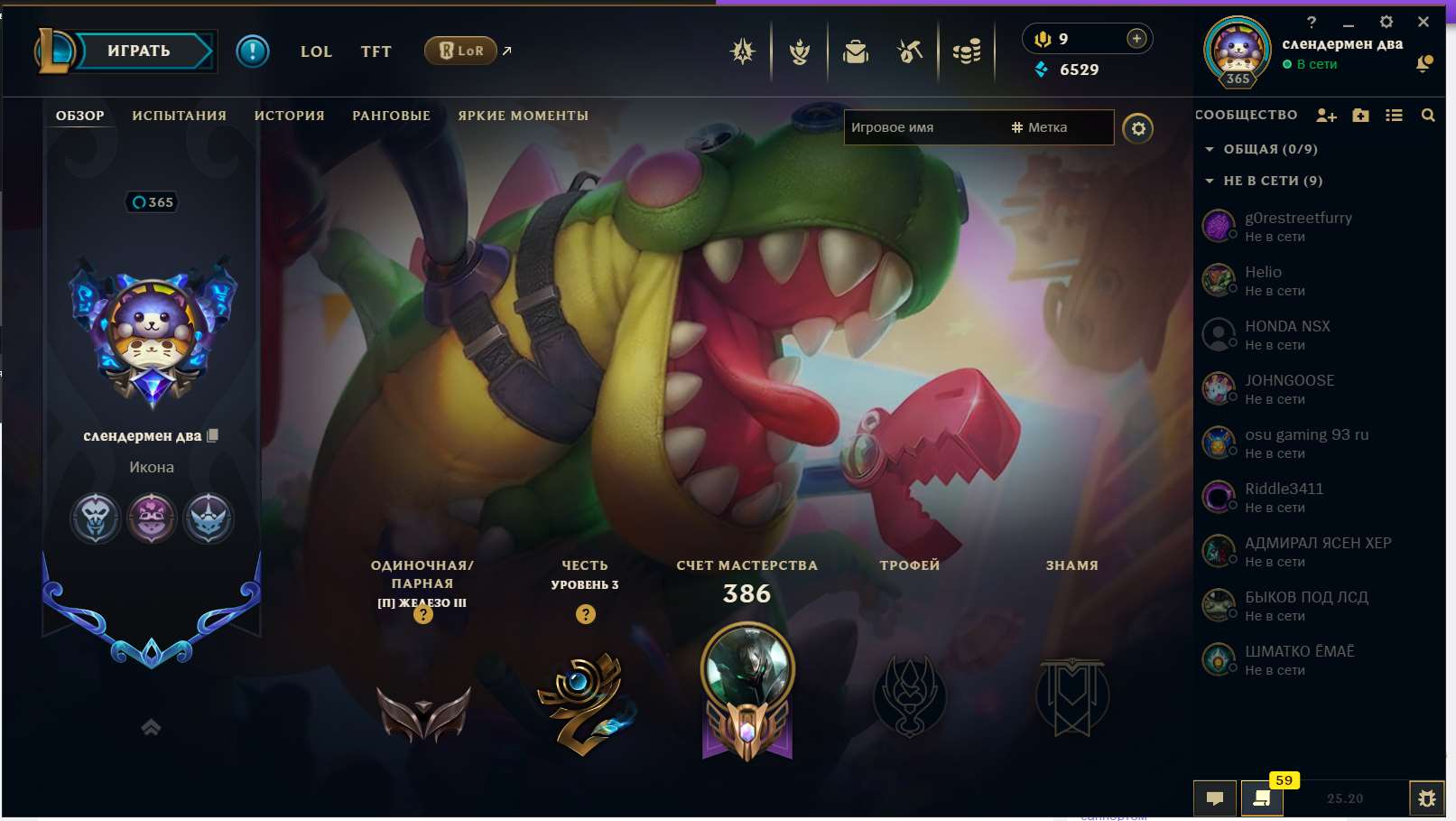The height and width of the screenshot is (821, 1456).
Task: Click the Игровое имя search field
Action: pos(921,127)
